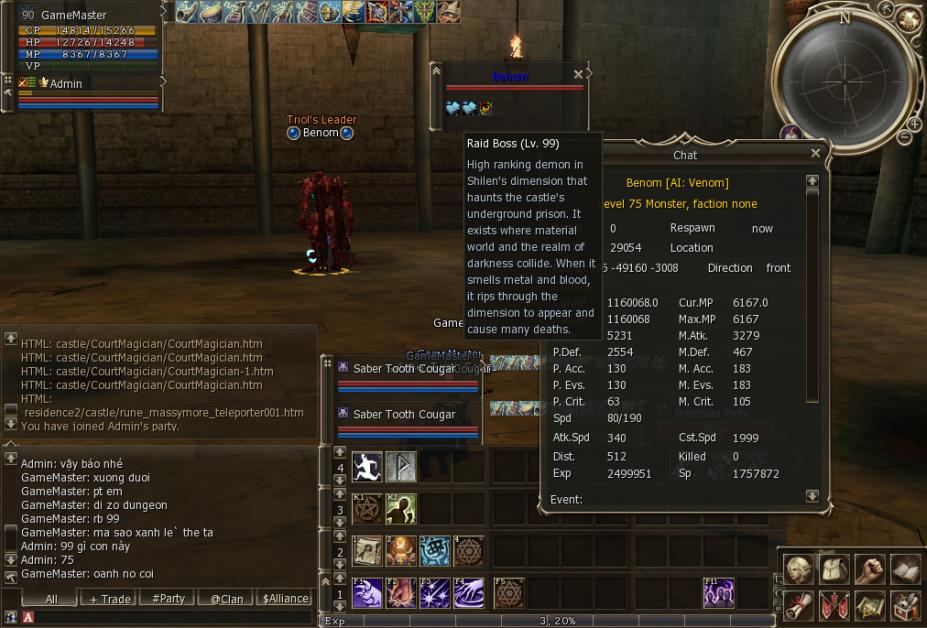Select the #Party chat tab
Viewport: 927px width, 628px height.
click(x=168, y=598)
